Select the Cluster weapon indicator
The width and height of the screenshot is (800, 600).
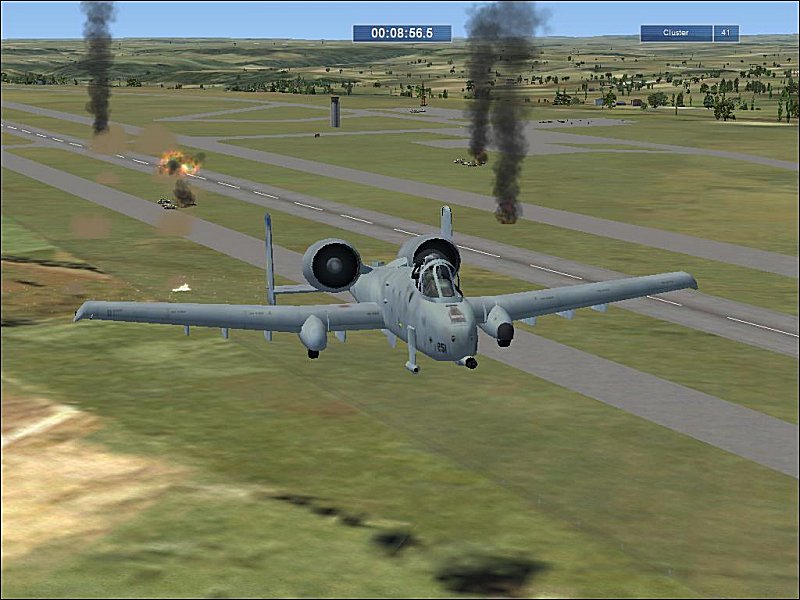pos(677,33)
